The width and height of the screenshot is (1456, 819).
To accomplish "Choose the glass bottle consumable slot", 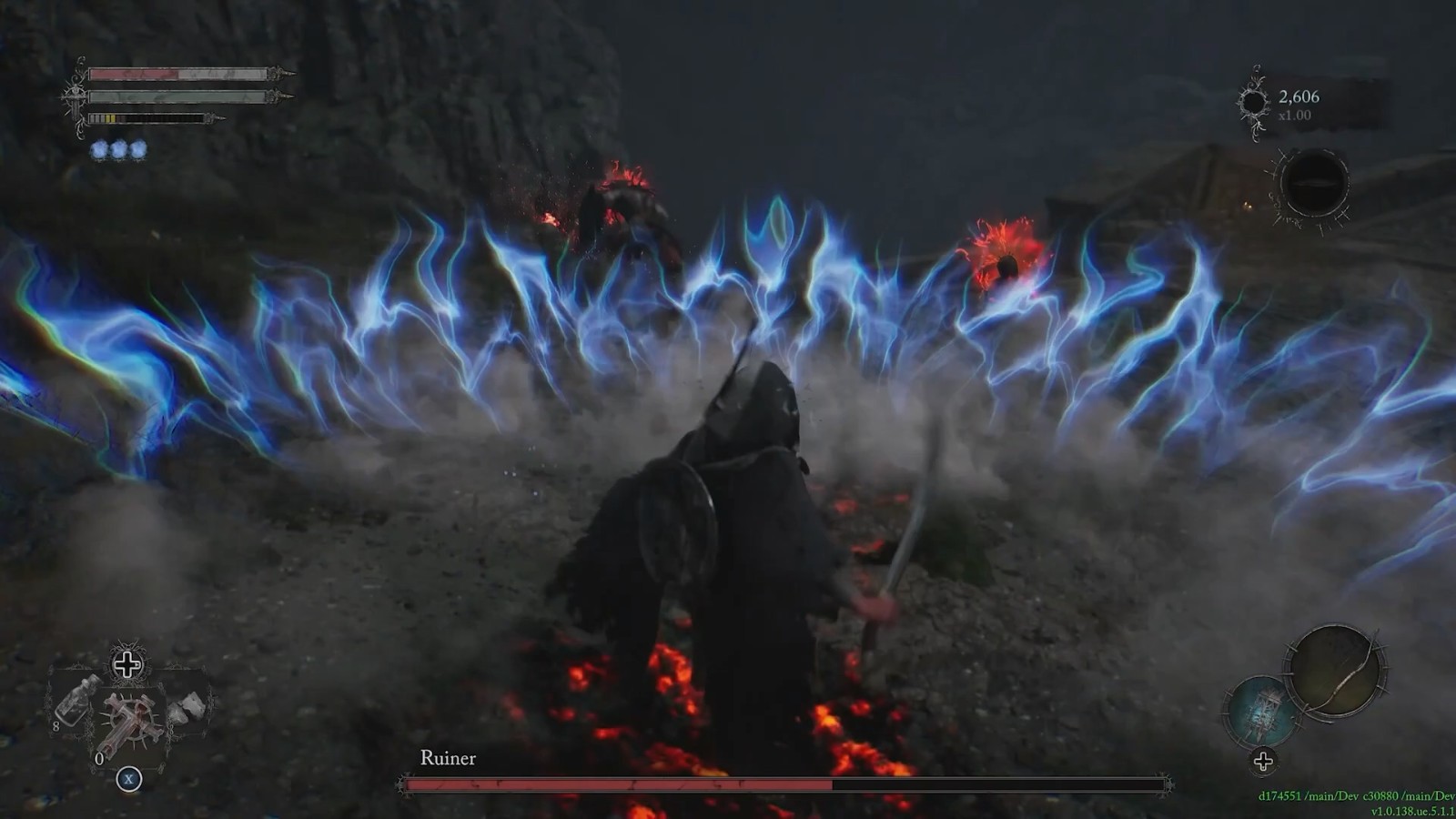I will click(75, 701).
